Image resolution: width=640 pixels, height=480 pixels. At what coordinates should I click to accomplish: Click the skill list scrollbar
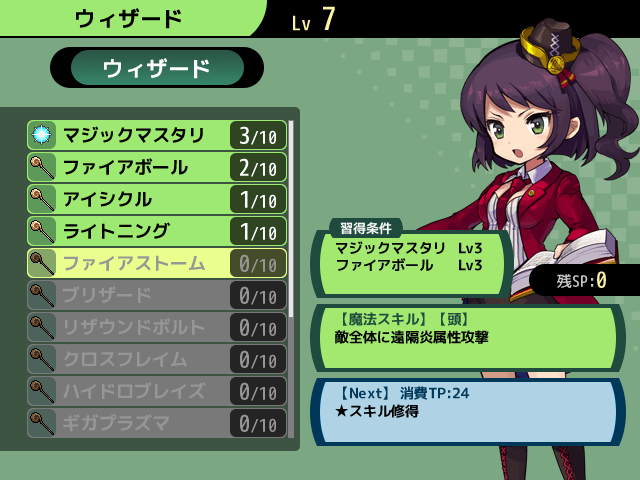click(x=291, y=218)
